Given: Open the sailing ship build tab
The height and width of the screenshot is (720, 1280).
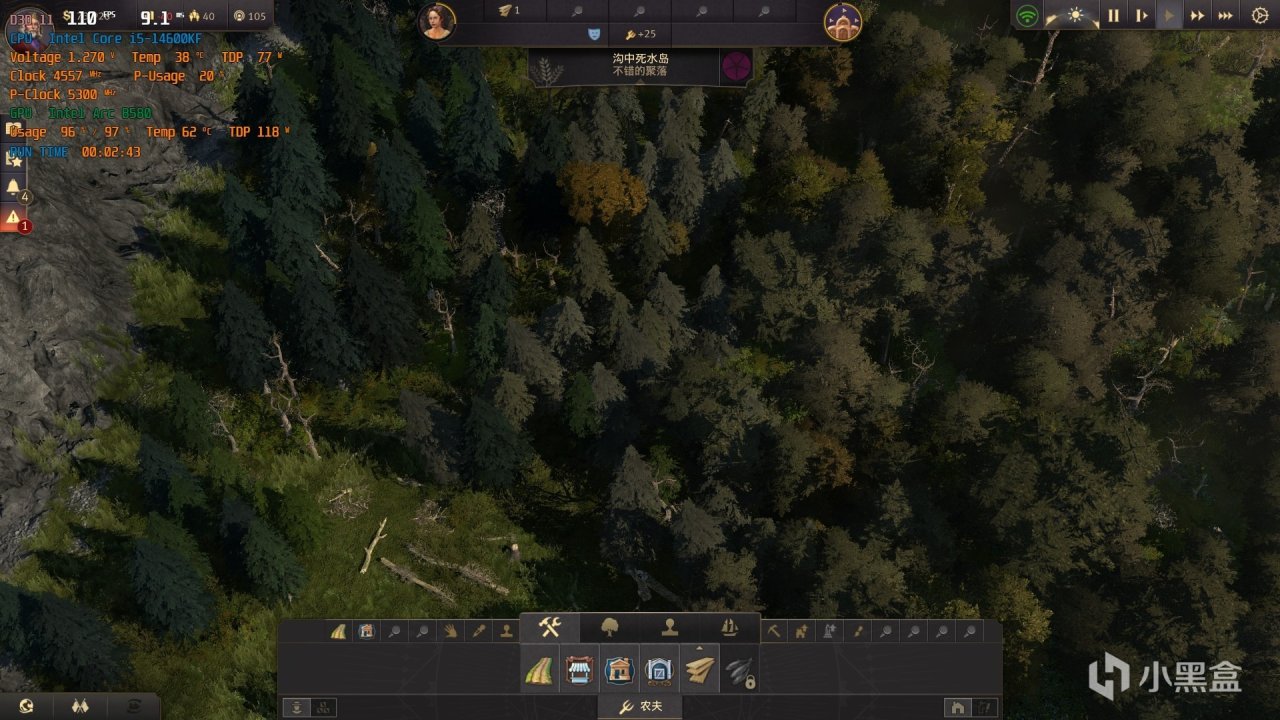Looking at the screenshot, I should click(x=730, y=628).
